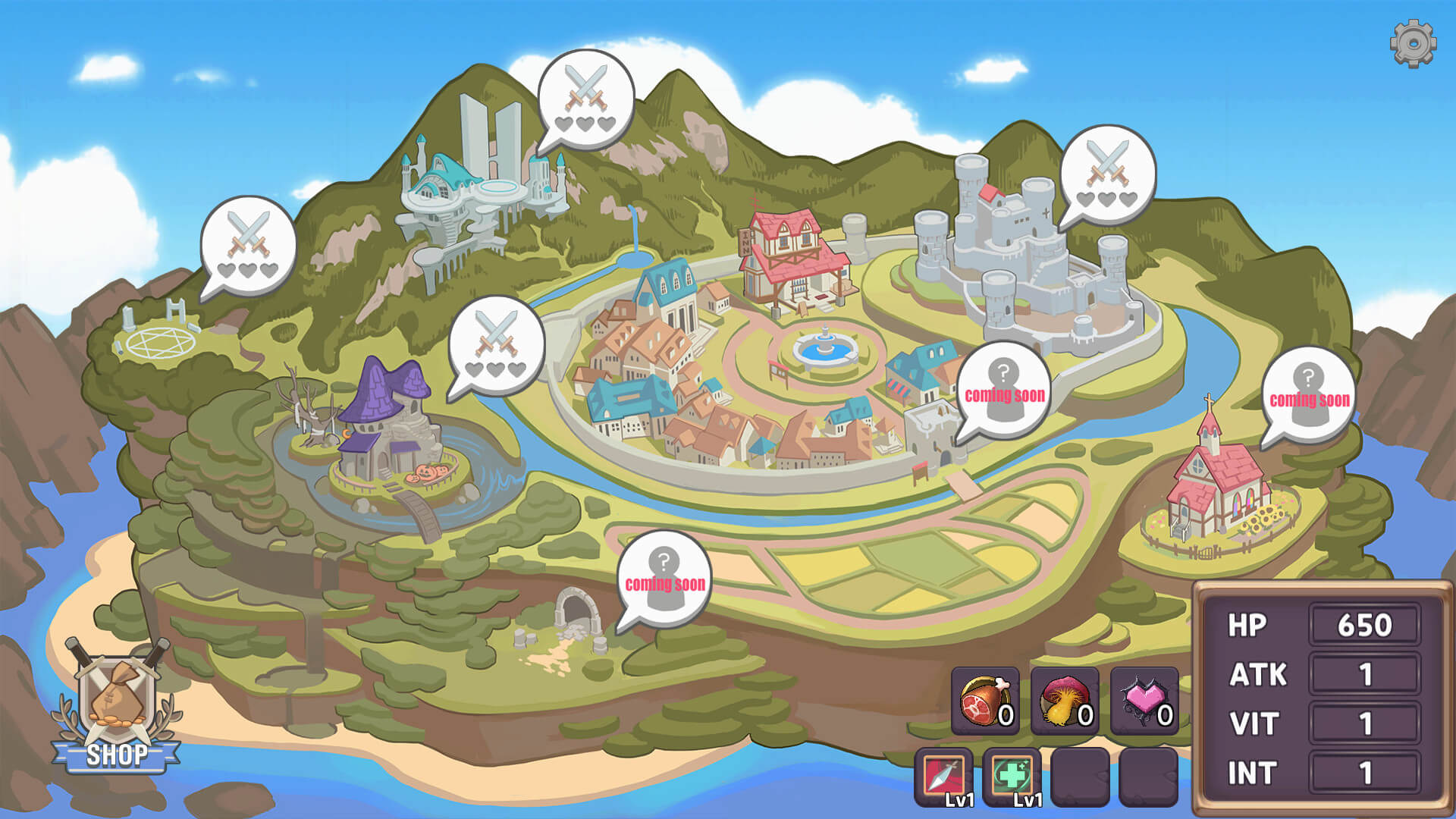Image resolution: width=1456 pixels, height=819 pixels.
Task: Select the meat item slot
Action: tap(985, 701)
